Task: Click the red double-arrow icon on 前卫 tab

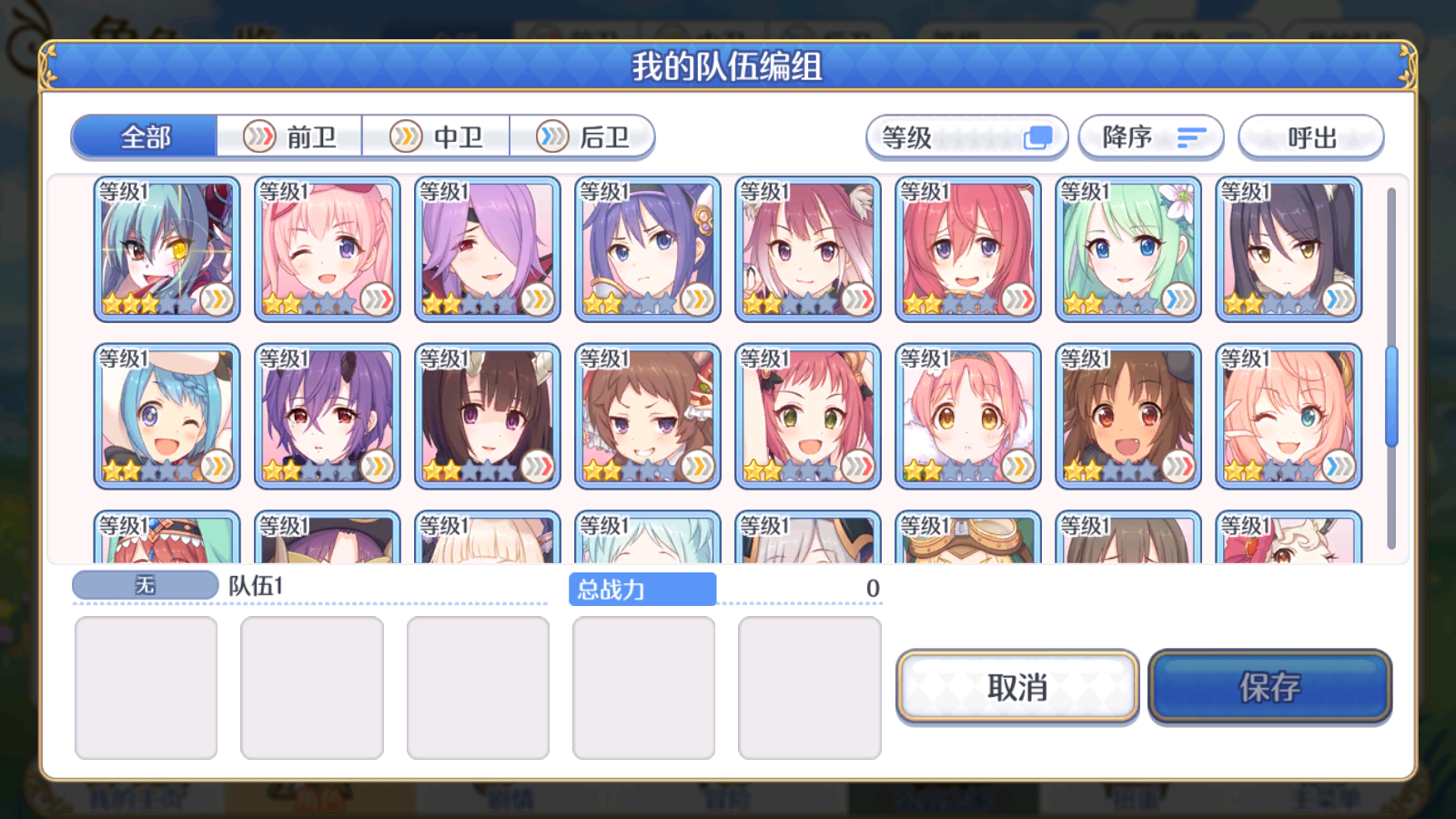Action: [261, 136]
